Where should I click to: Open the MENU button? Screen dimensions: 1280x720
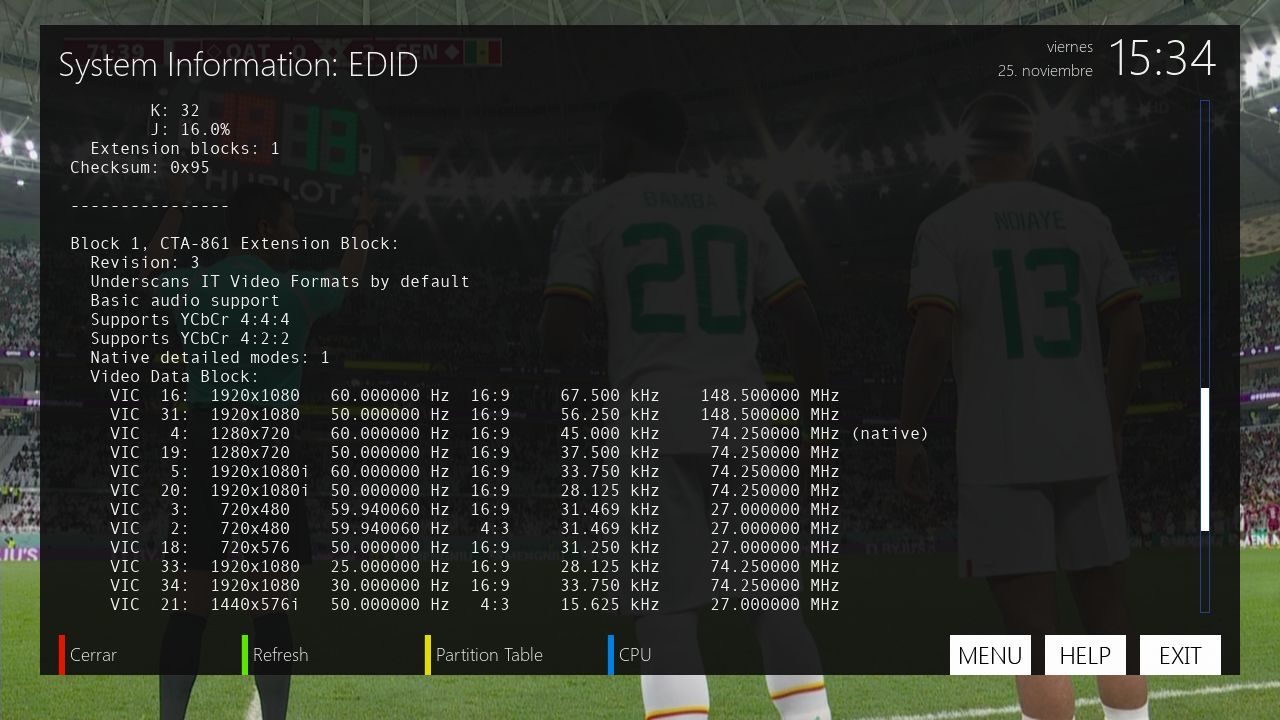[x=989, y=655]
